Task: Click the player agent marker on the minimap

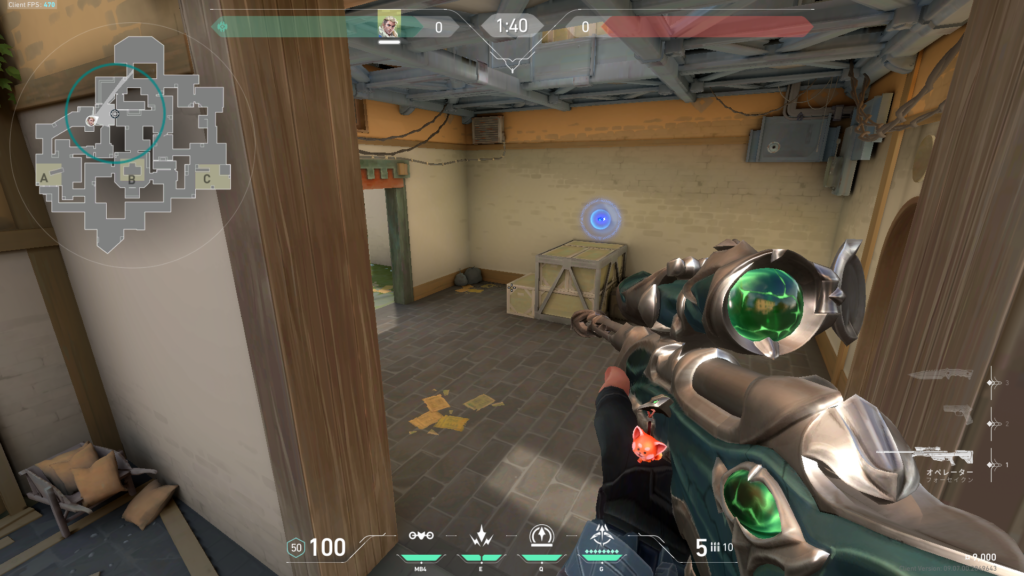Action: pos(91,121)
